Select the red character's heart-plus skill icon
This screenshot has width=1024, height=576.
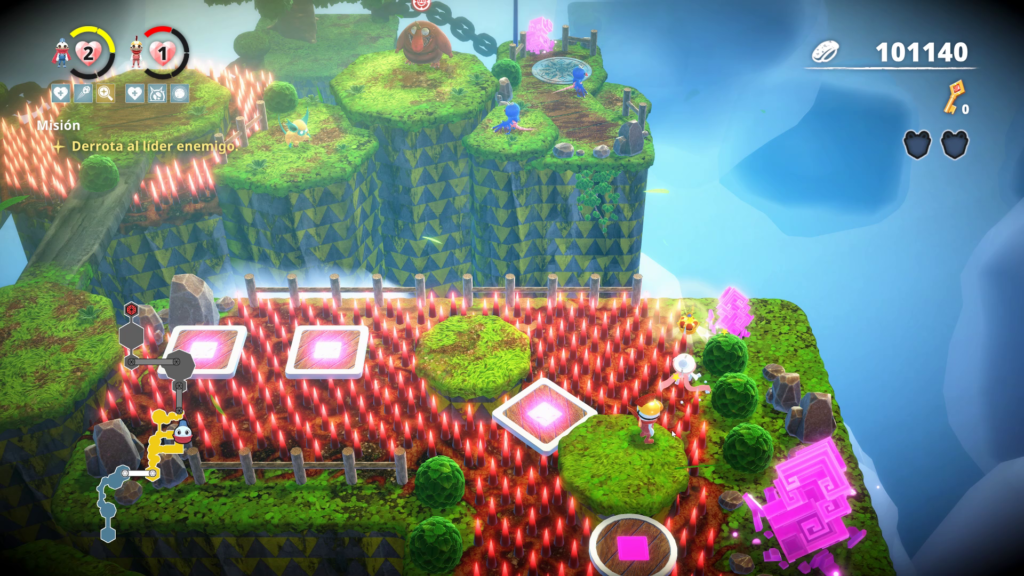coord(135,93)
